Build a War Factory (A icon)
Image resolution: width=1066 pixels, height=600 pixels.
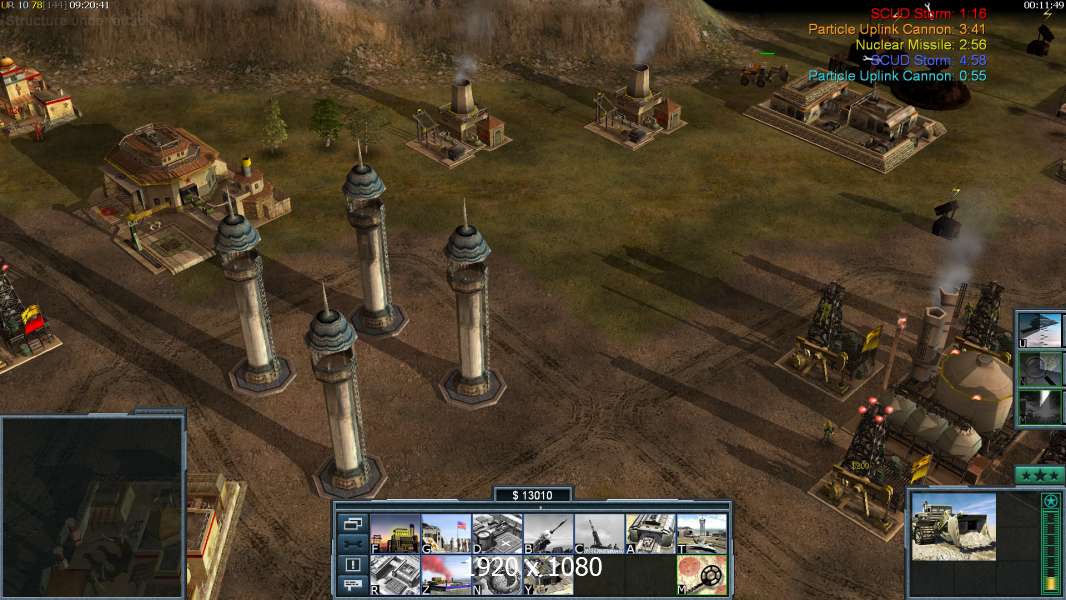(x=650, y=533)
